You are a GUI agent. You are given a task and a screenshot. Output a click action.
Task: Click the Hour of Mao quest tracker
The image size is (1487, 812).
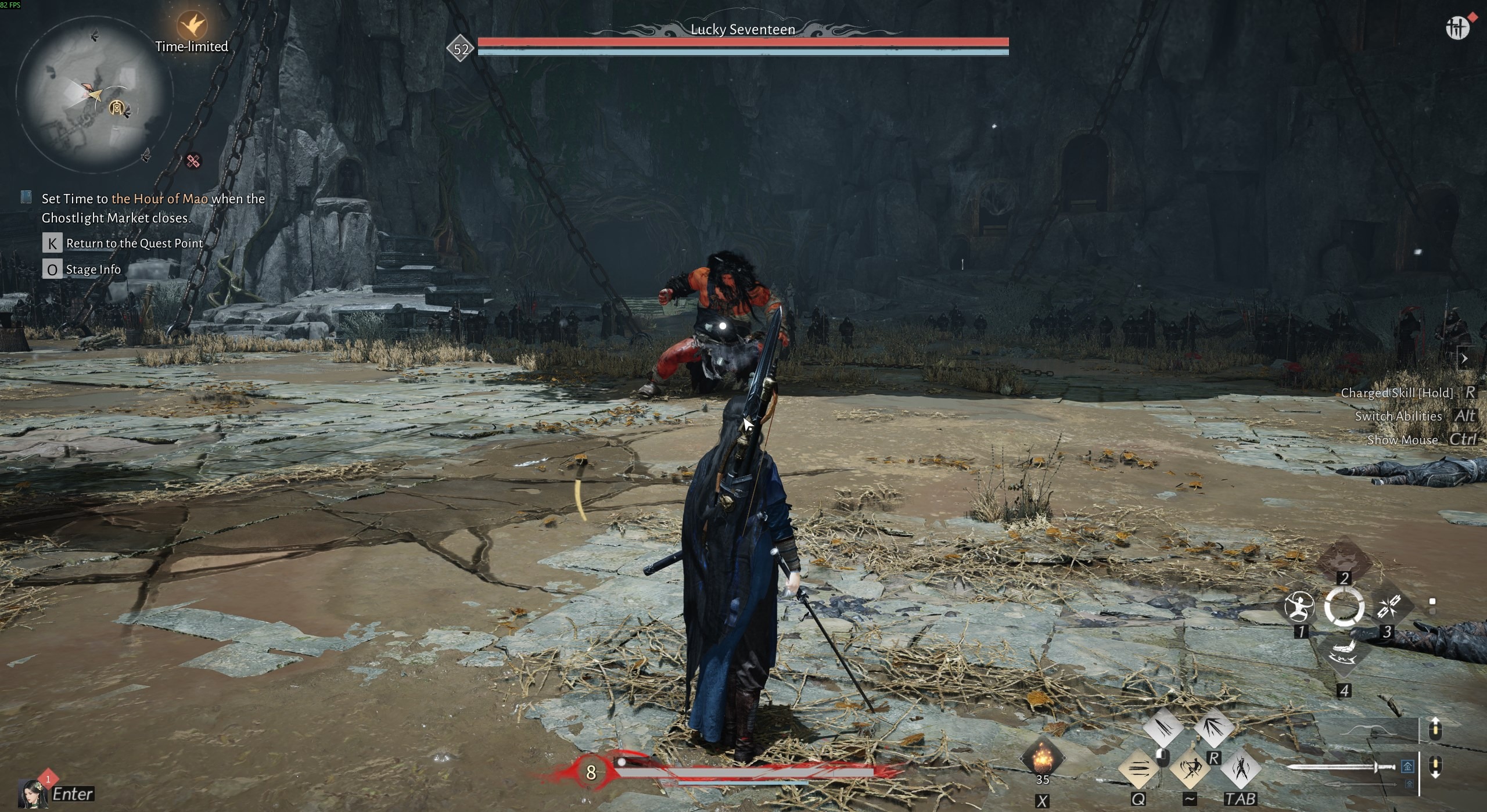(153, 208)
